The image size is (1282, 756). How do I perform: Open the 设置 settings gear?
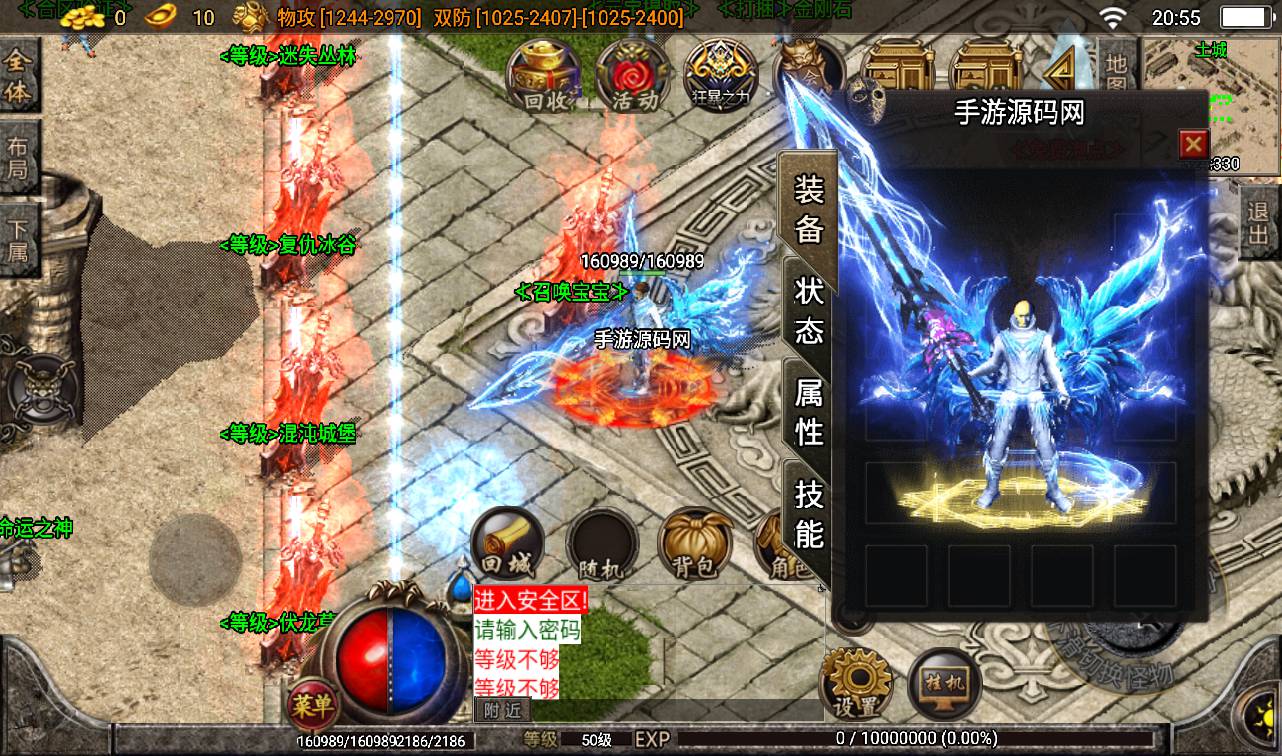pos(855,683)
